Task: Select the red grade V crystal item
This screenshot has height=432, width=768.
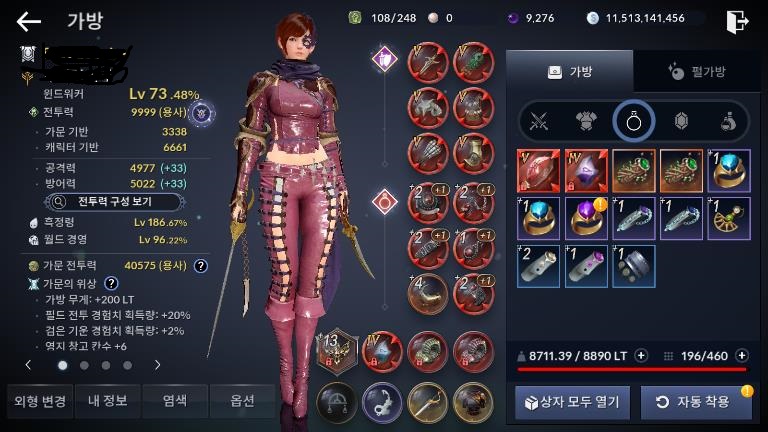Action: coord(538,171)
